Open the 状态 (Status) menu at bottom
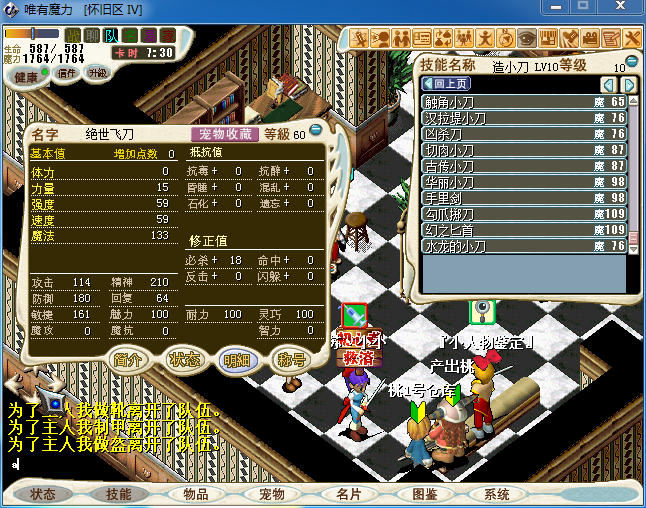Screen dimensions: 646x508 [43, 494]
